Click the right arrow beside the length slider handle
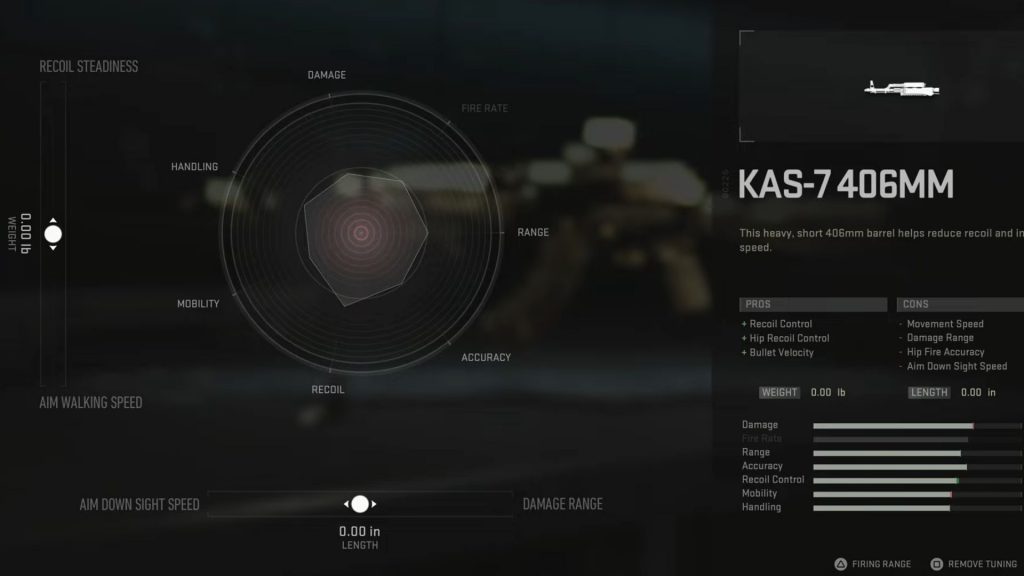 point(374,504)
